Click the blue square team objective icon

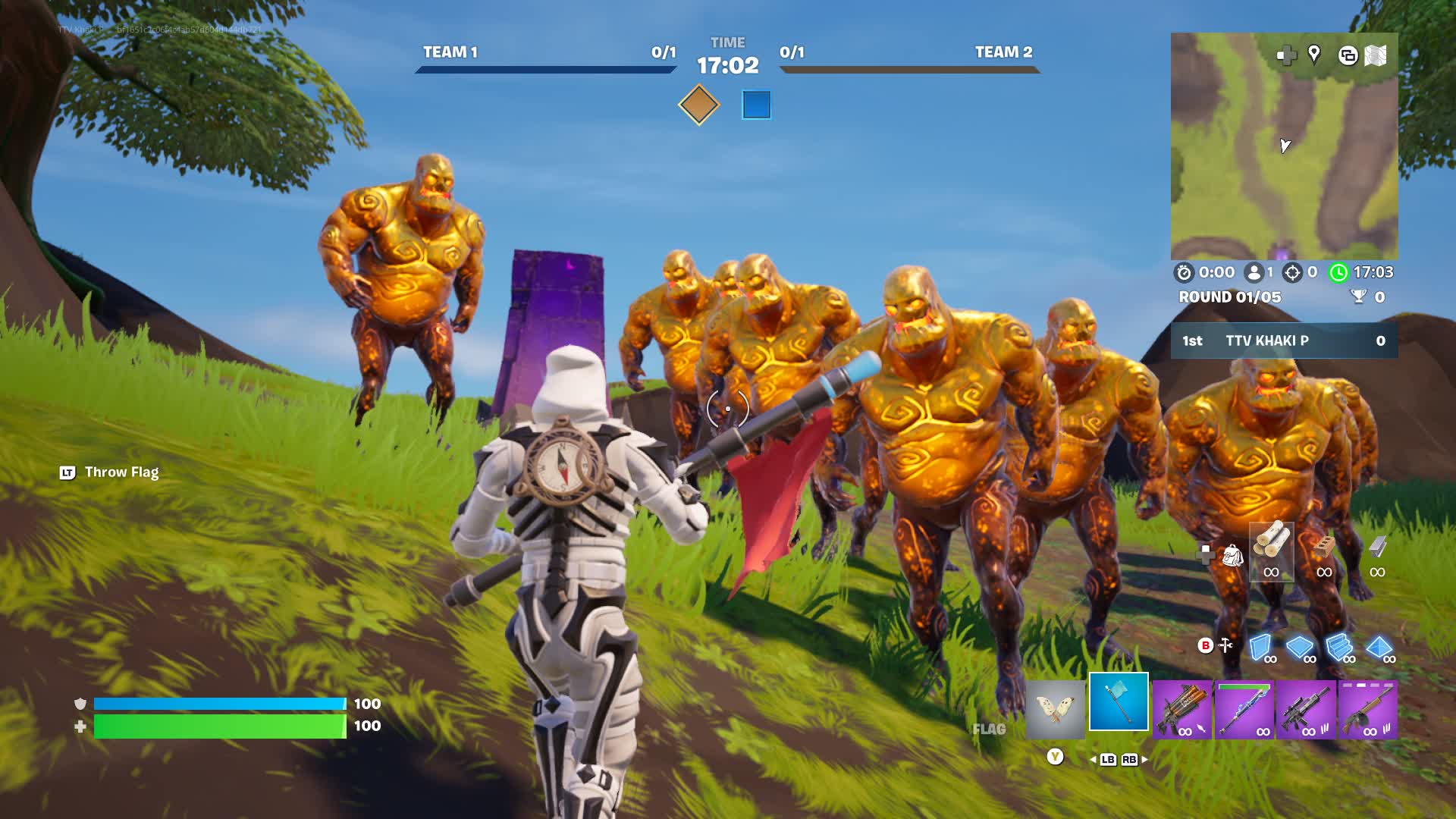coord(756,105)
